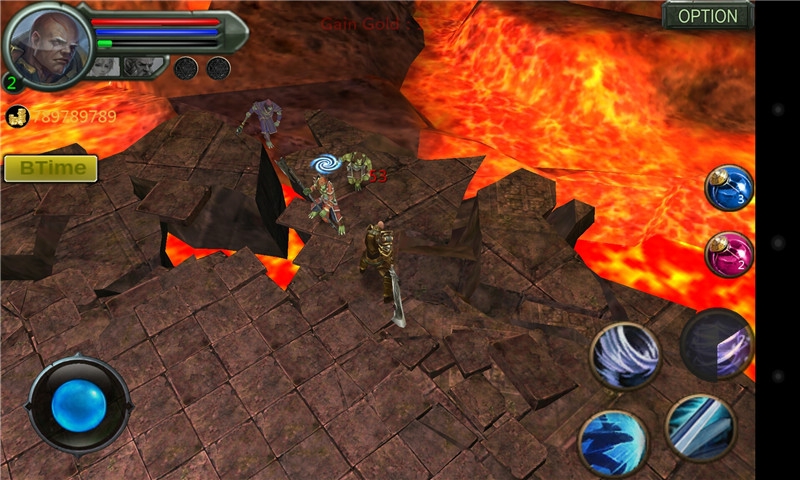The image size is (800, 480).
Task: Use the sword attack button
Action: [x=700, y=427]
